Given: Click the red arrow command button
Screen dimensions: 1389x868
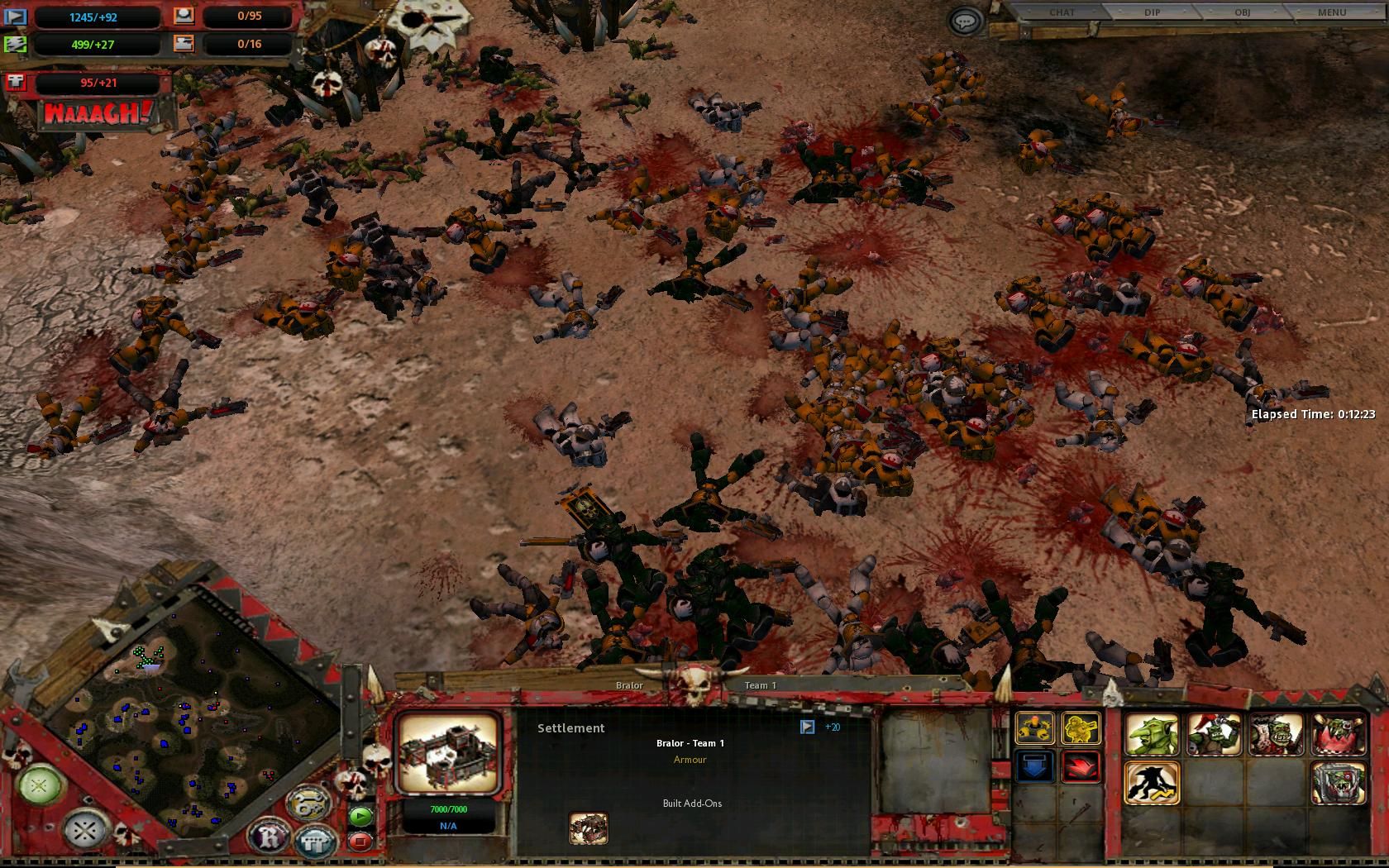Looking at the screenshot, I should pos(1081,767).
